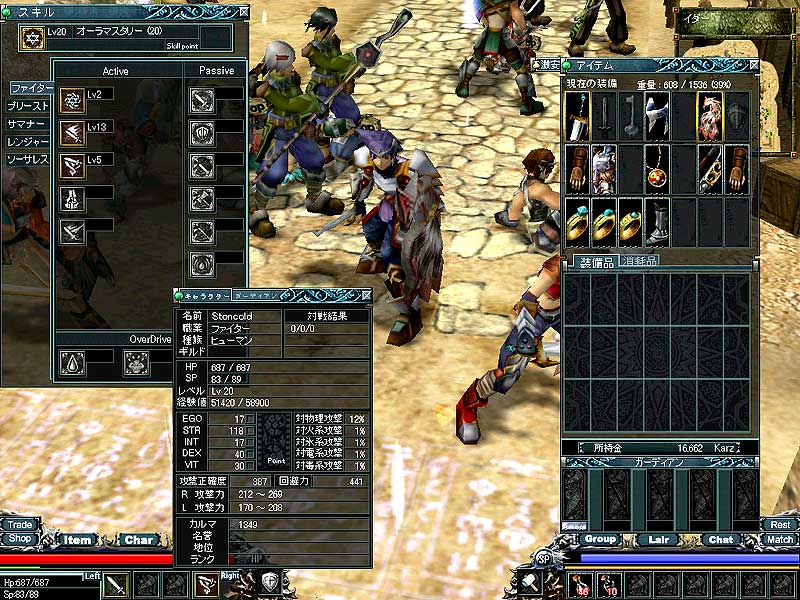Switch to the プリースト class tab
Viewport: 800px width, 600px height.
click(28, 105)
